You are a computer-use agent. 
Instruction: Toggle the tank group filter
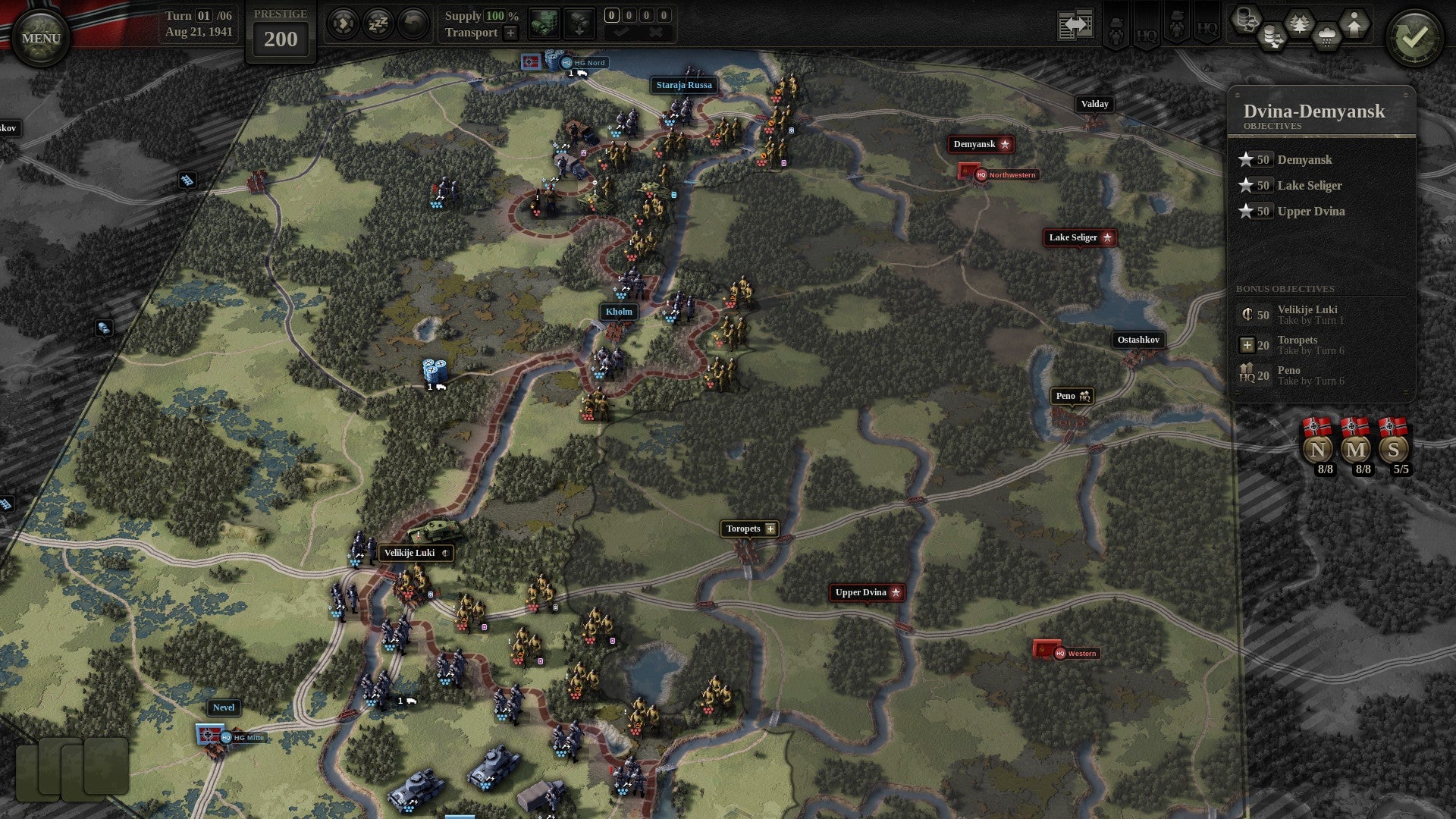click(x=1176, y=25)
